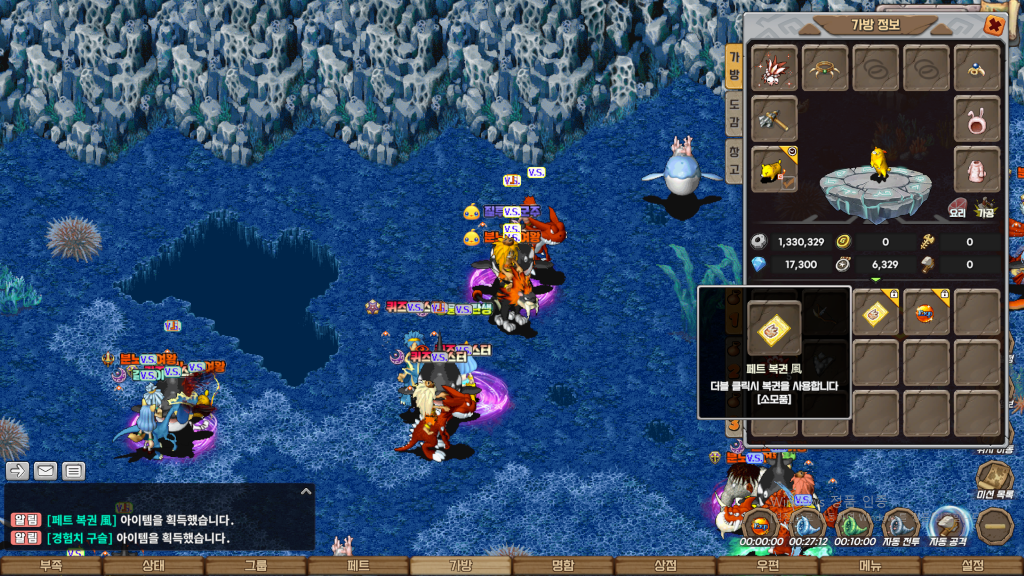Select the 가방 side tab
This screenshot has width=1024, height=576.
733,66
